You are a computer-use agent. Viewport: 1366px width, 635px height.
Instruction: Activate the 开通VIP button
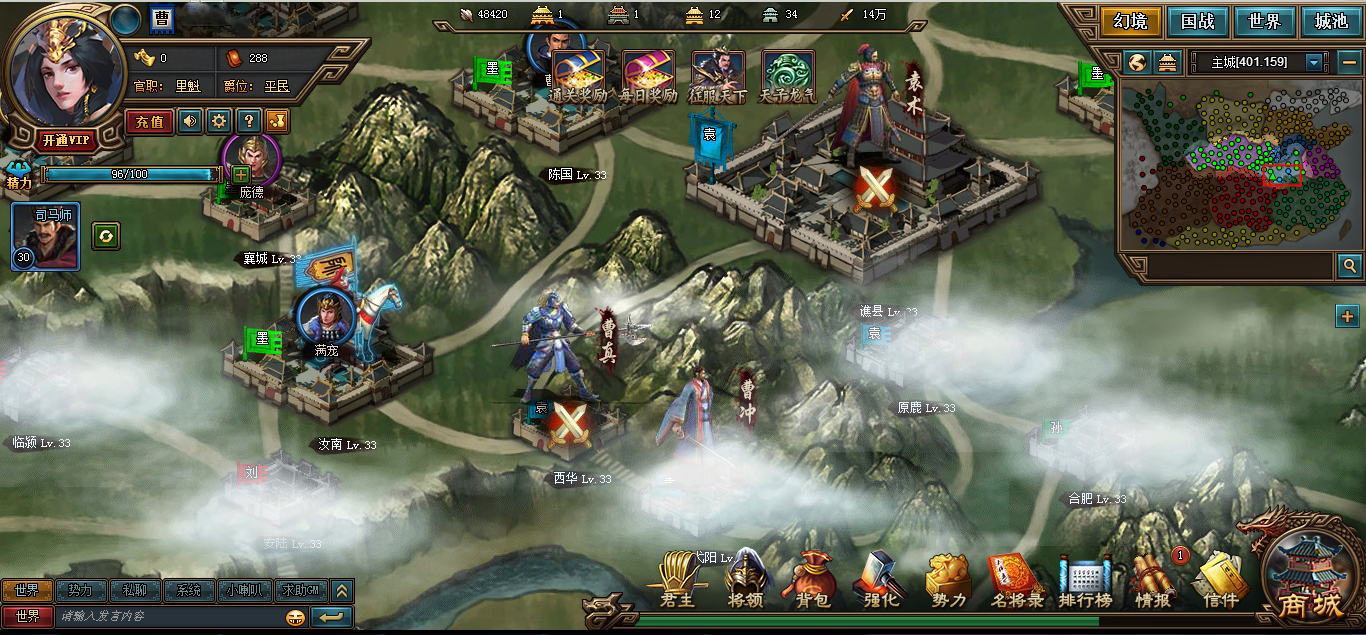pyautogui.click(x=68, y=140)
